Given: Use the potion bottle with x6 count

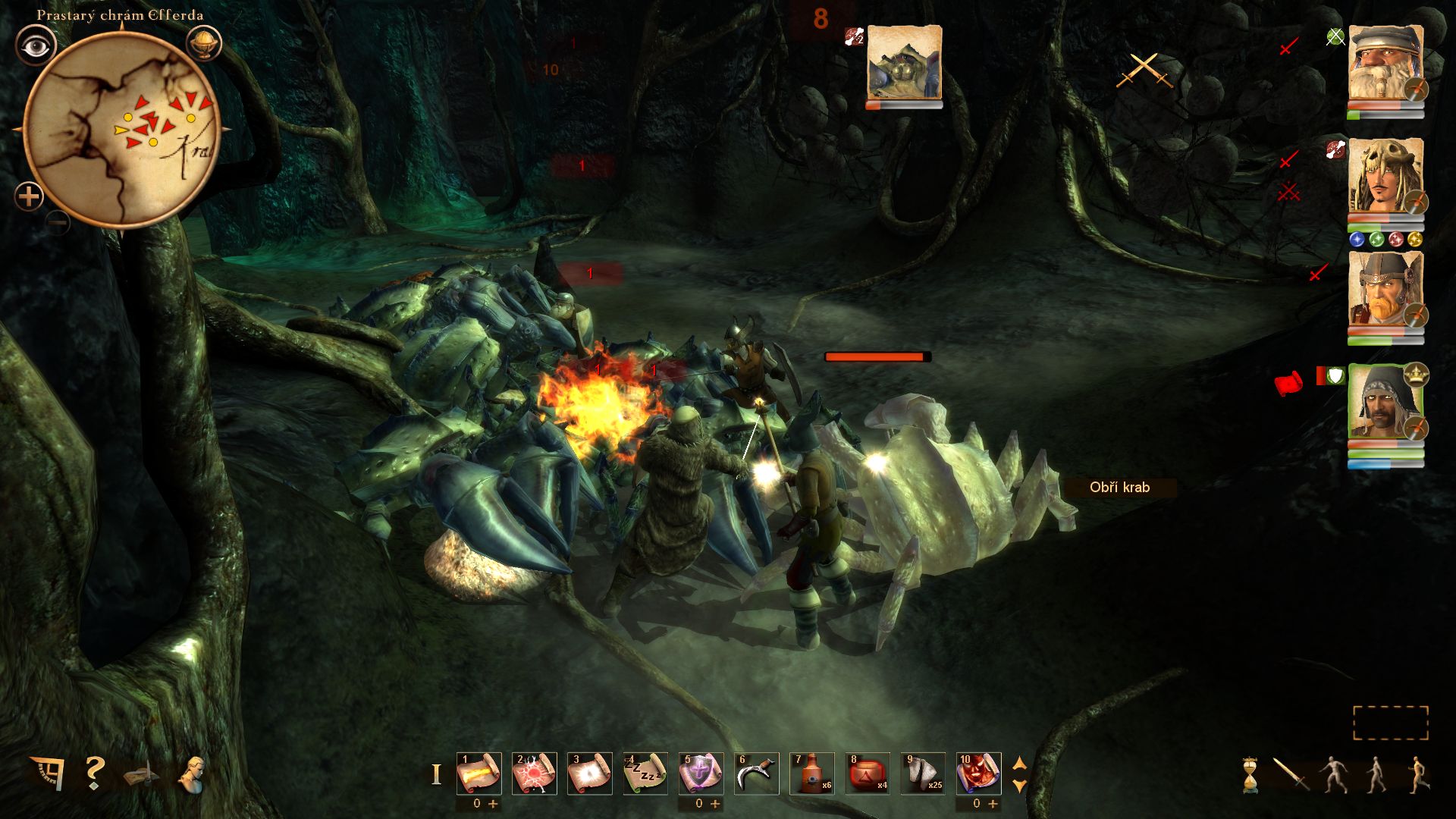Looking at the screenshot, I should pos(812,773).
